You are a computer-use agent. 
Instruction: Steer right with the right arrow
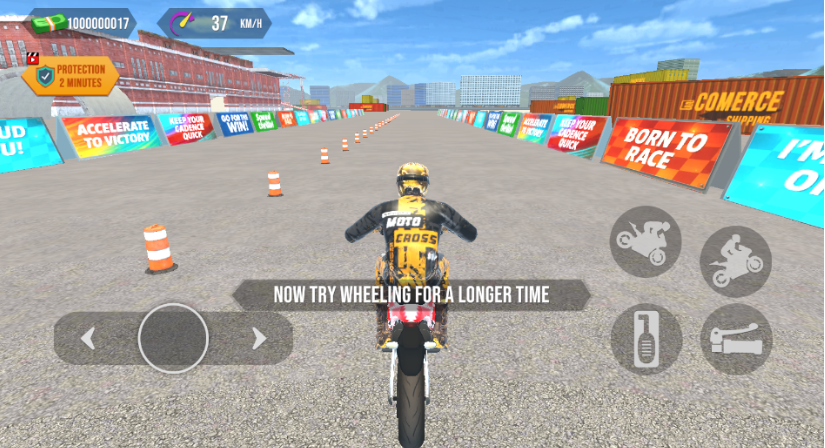pyautogui.click(x=259, y=339)
